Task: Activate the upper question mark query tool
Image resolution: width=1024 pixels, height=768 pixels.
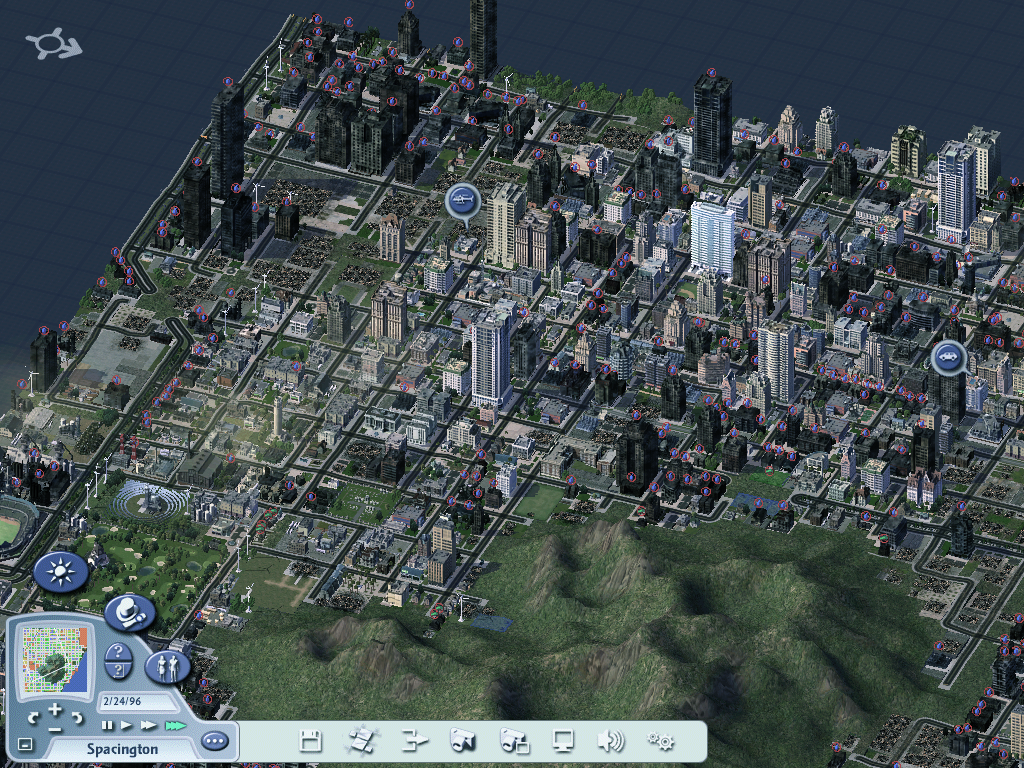Action: (119, 652)
